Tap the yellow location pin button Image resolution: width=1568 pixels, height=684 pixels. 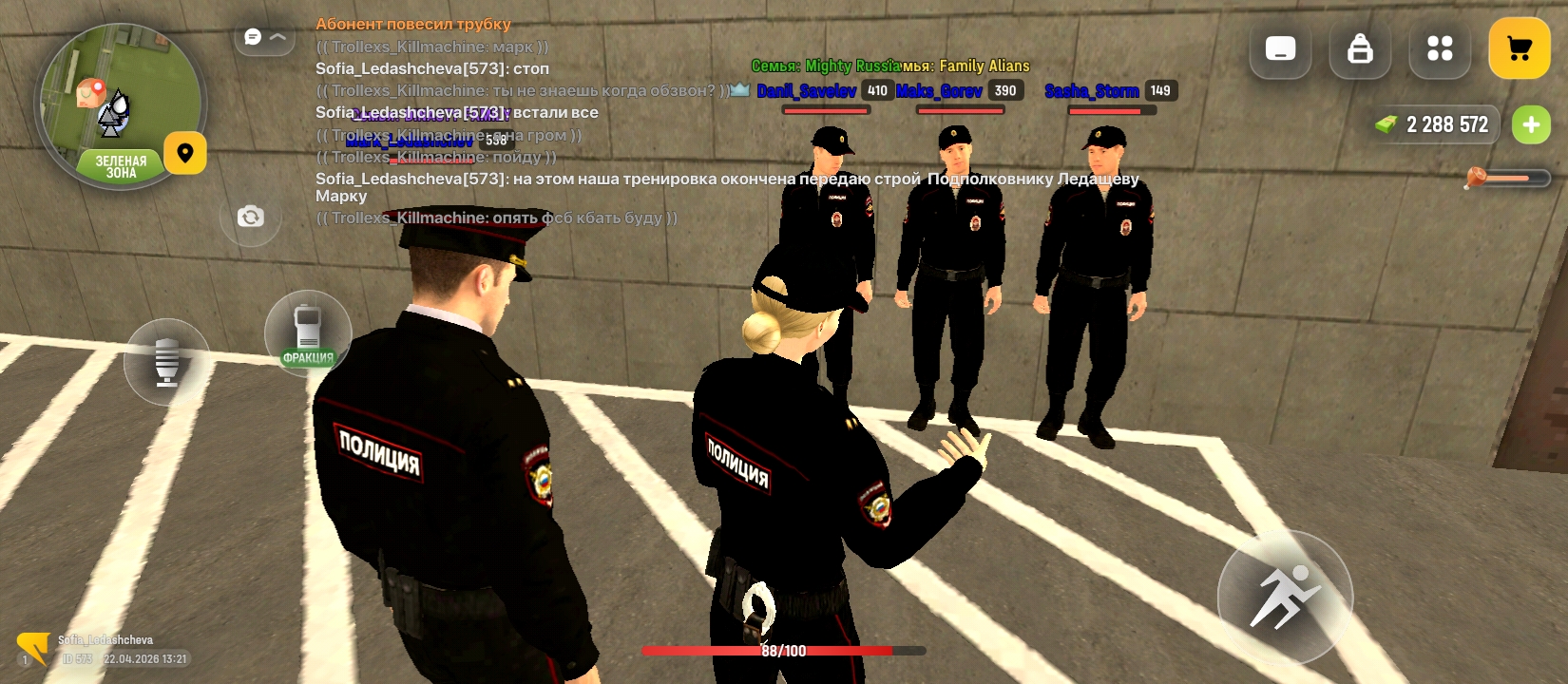pos(185,153)
